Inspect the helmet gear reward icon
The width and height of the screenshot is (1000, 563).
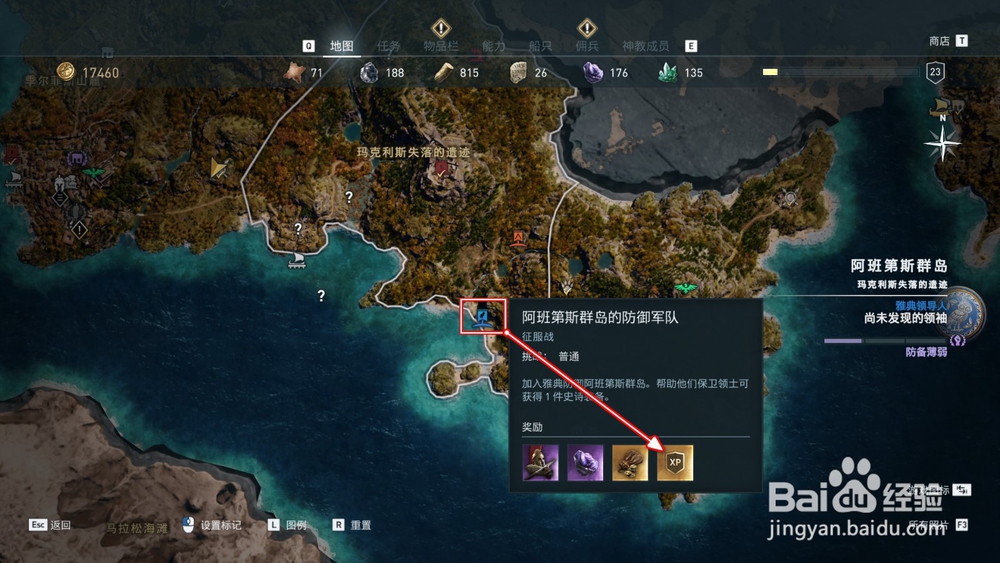540,463
